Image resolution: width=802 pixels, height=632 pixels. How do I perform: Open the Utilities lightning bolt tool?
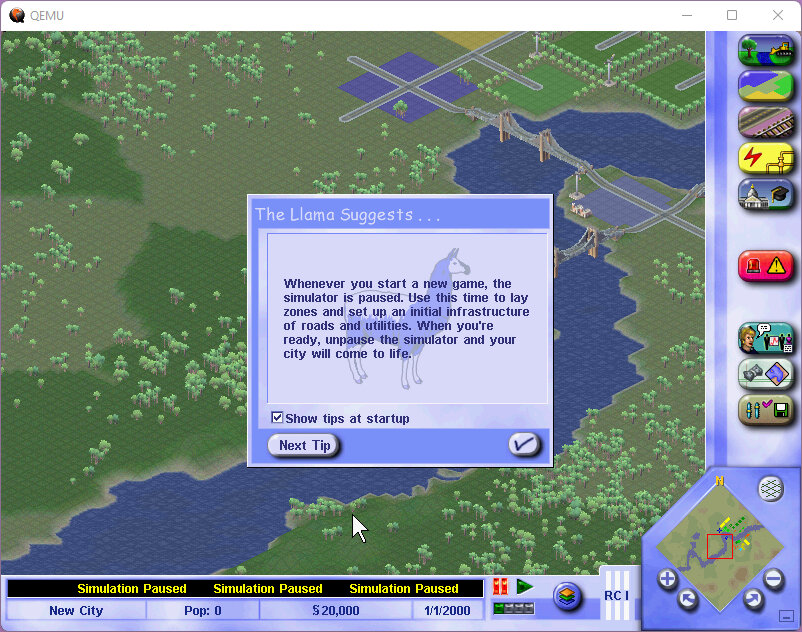coord(765,158)
